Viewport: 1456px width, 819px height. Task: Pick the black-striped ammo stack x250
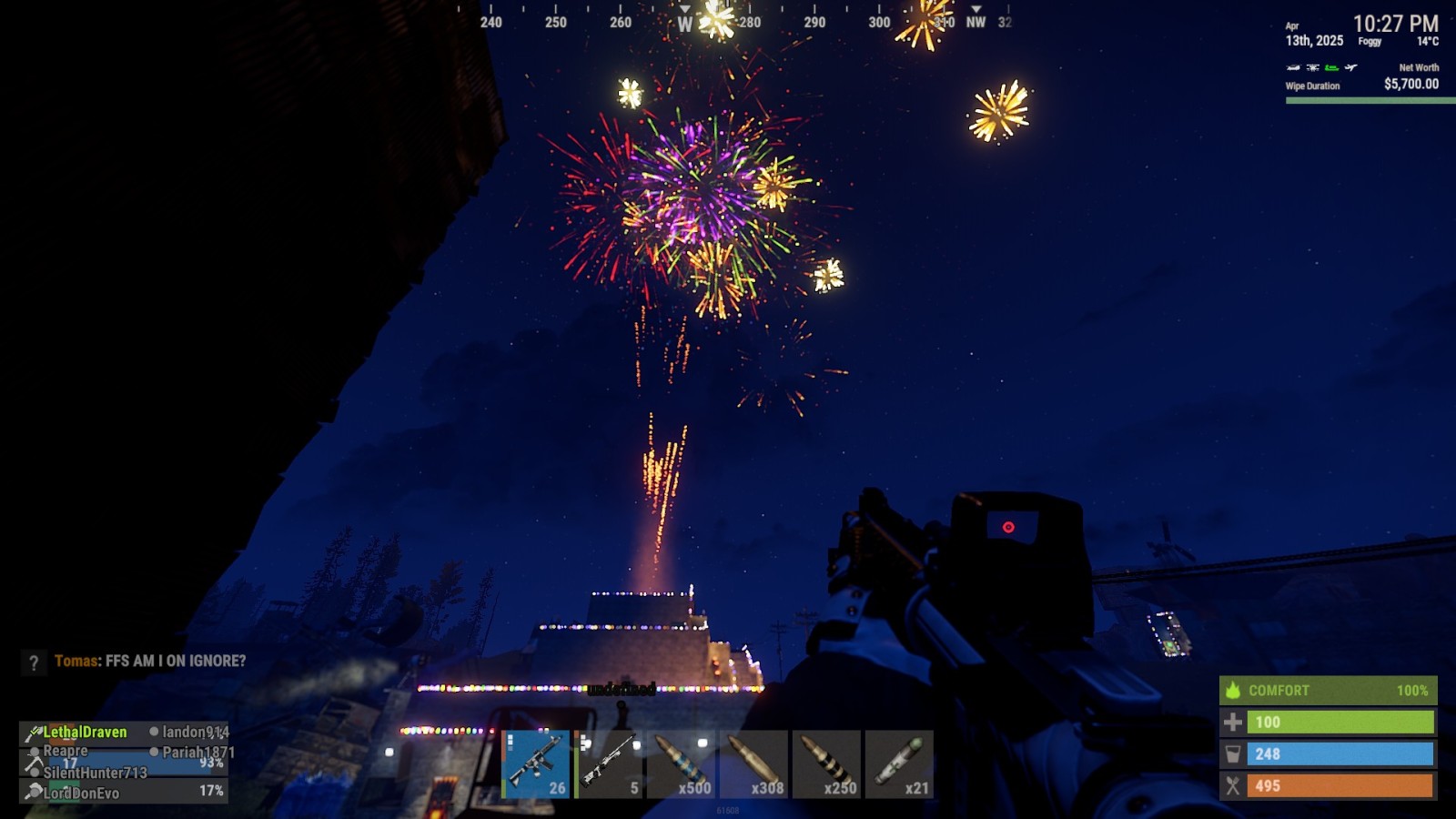coord(827,764)
